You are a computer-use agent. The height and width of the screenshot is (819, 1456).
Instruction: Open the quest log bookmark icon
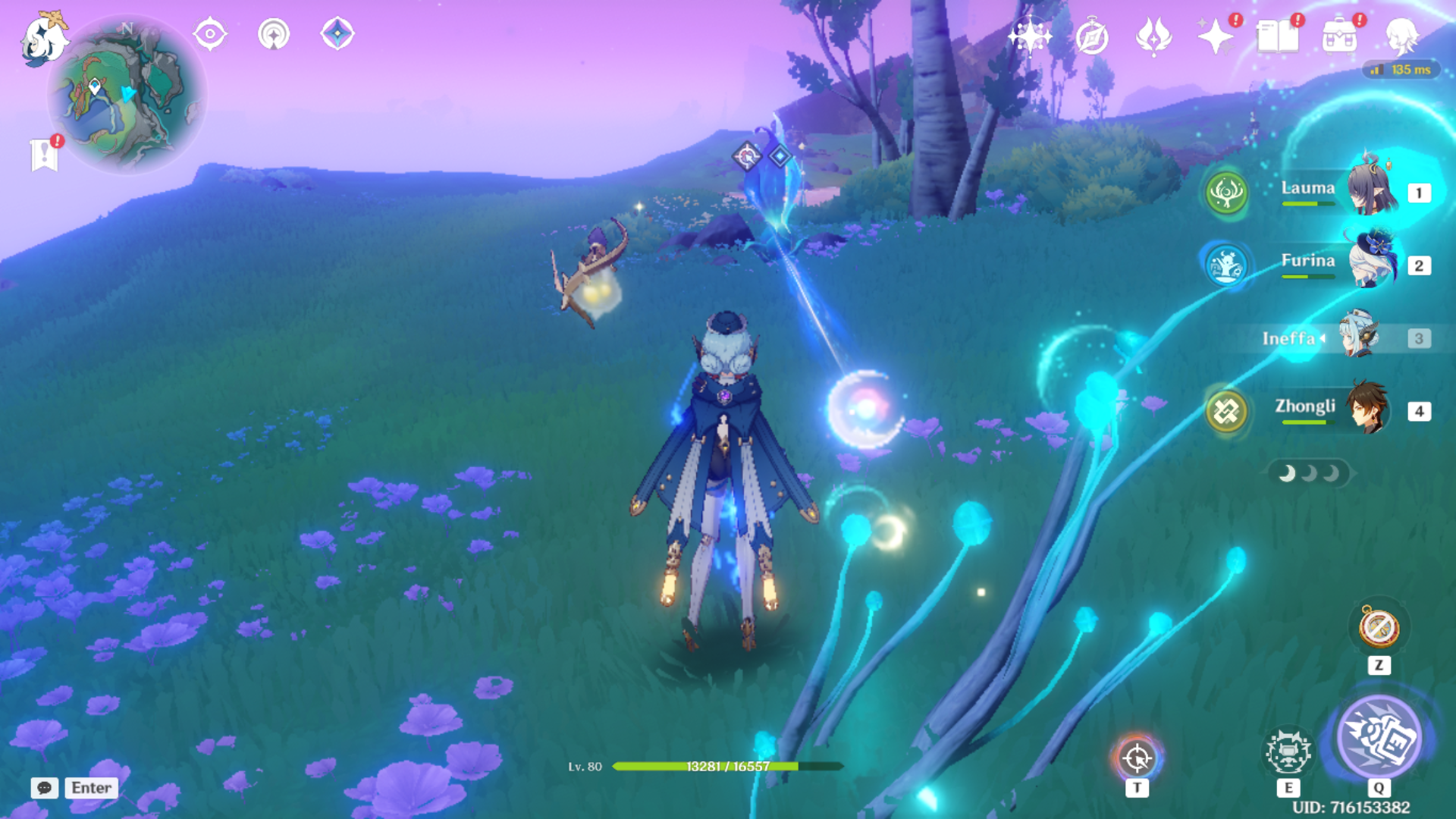[x=45, y=154]
